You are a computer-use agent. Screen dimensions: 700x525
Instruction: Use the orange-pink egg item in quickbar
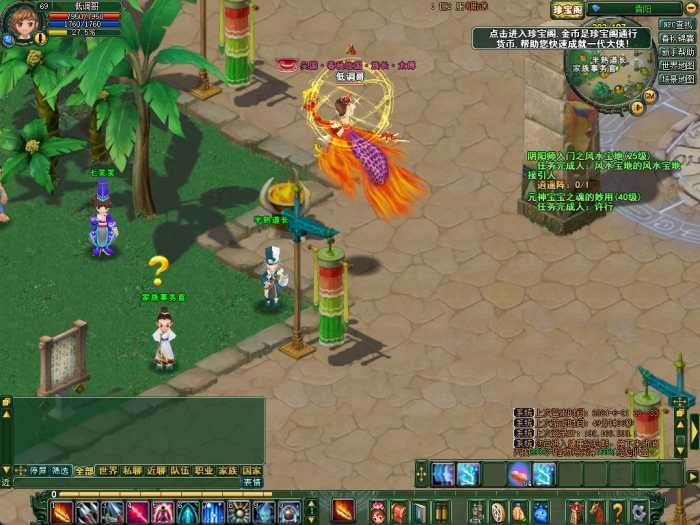pos(519,474)
